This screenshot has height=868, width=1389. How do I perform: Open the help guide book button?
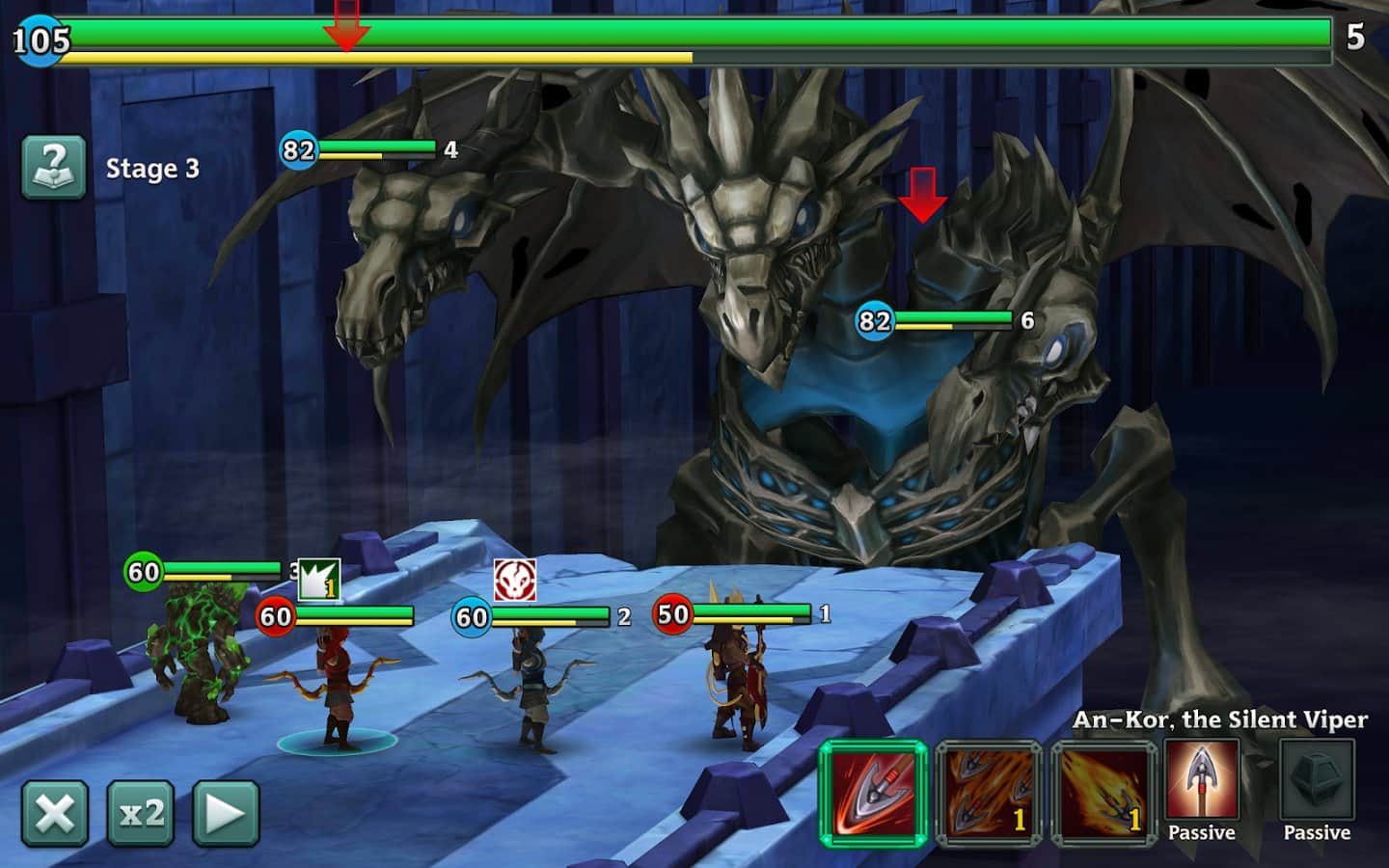pos(54,167)
